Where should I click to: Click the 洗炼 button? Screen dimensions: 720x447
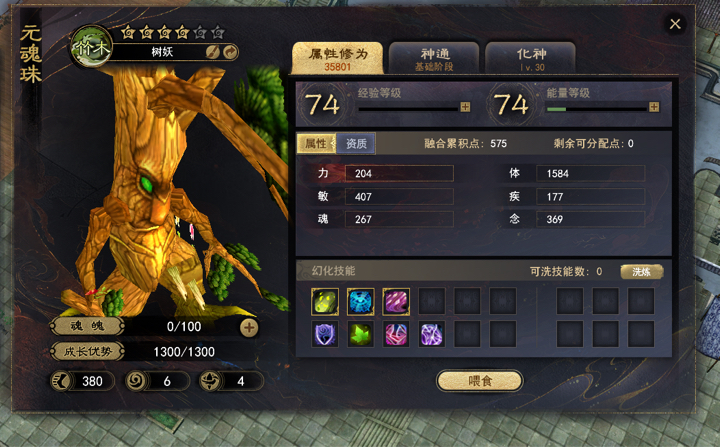pyautogui.click(x=641, y=271)
